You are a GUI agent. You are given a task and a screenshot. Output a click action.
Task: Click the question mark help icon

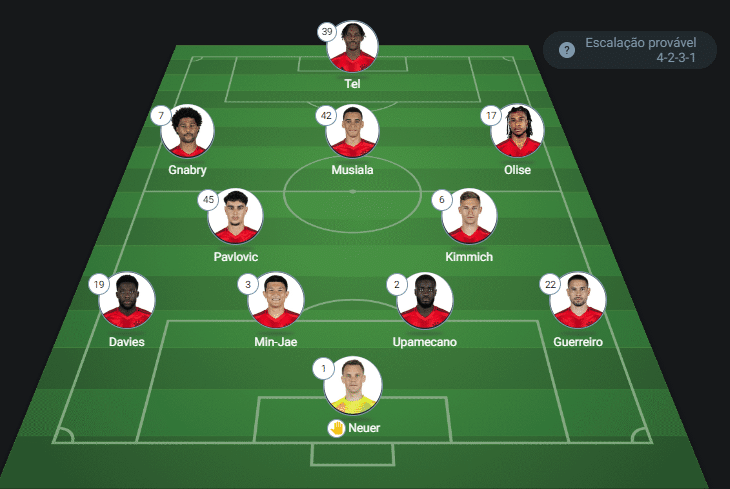coord(567,50)
